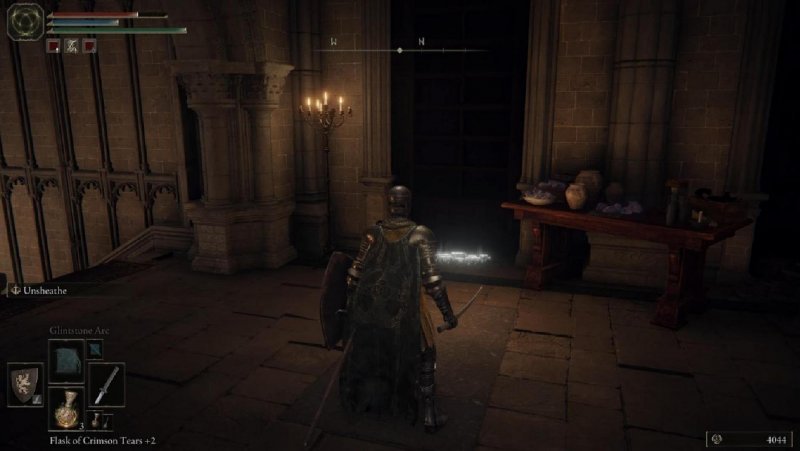Click the lightning-mark status buff icon

point(71,45)
